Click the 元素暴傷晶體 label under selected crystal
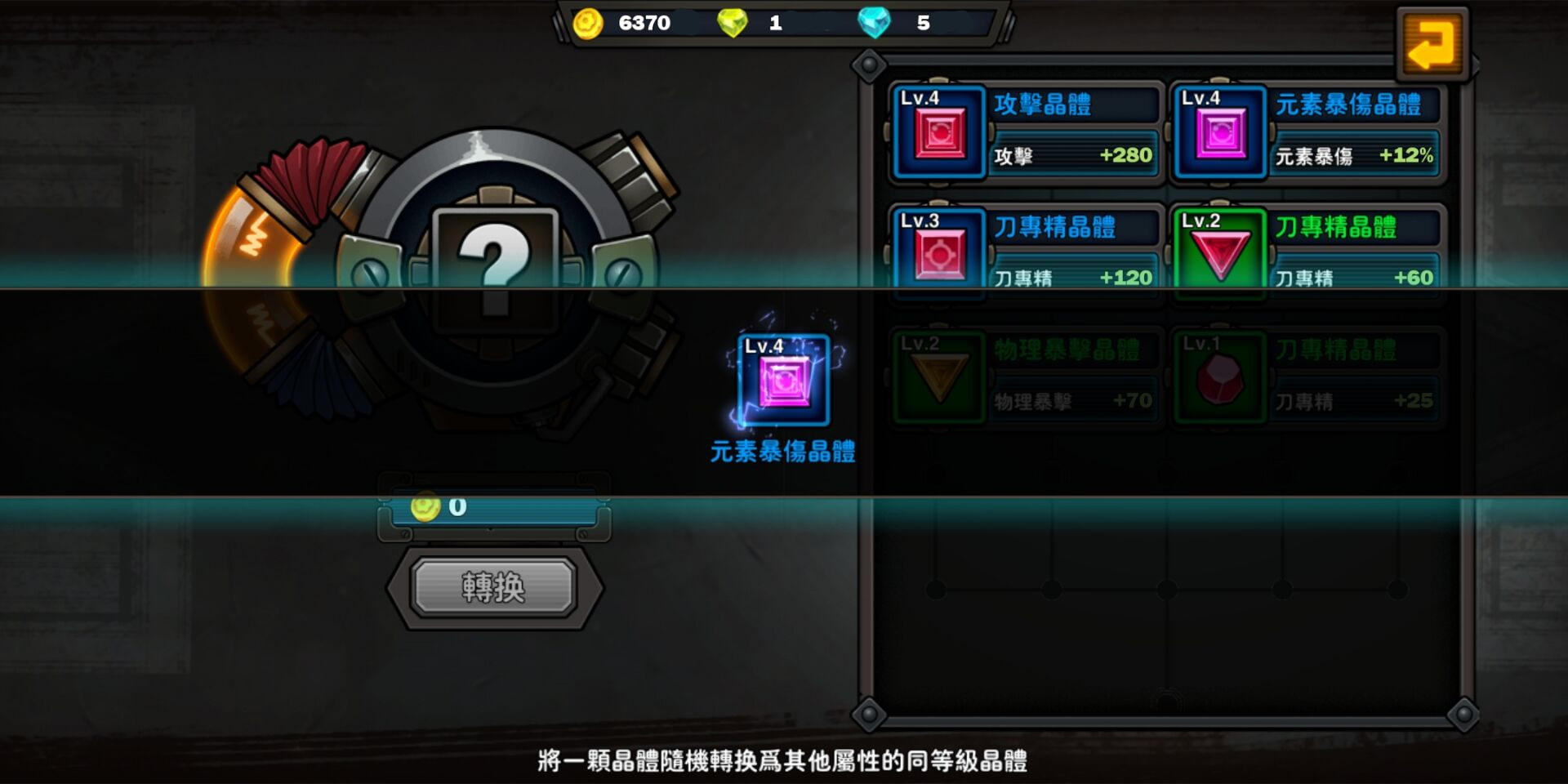Screen dimensions: 1568x784 click(x=786, y=452)
